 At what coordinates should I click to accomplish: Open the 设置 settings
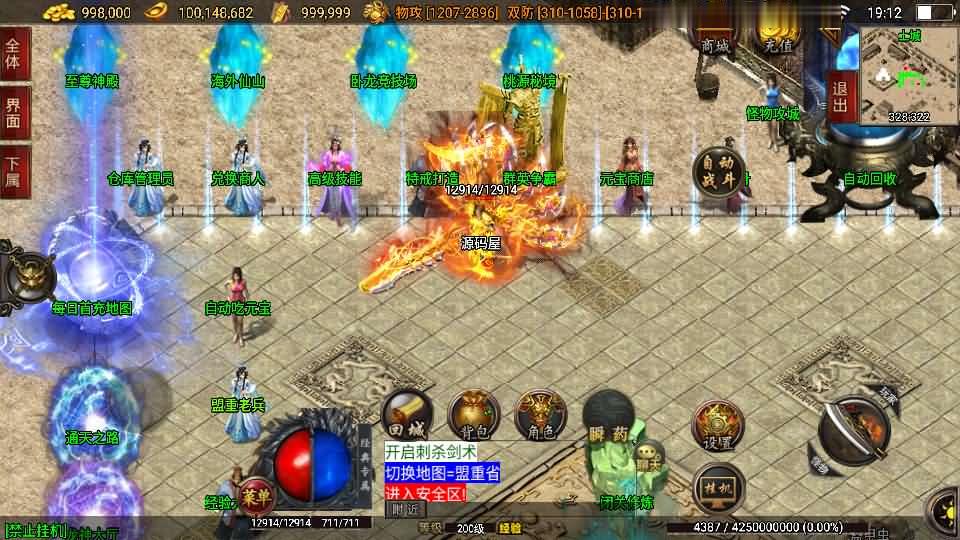[717, 426]
